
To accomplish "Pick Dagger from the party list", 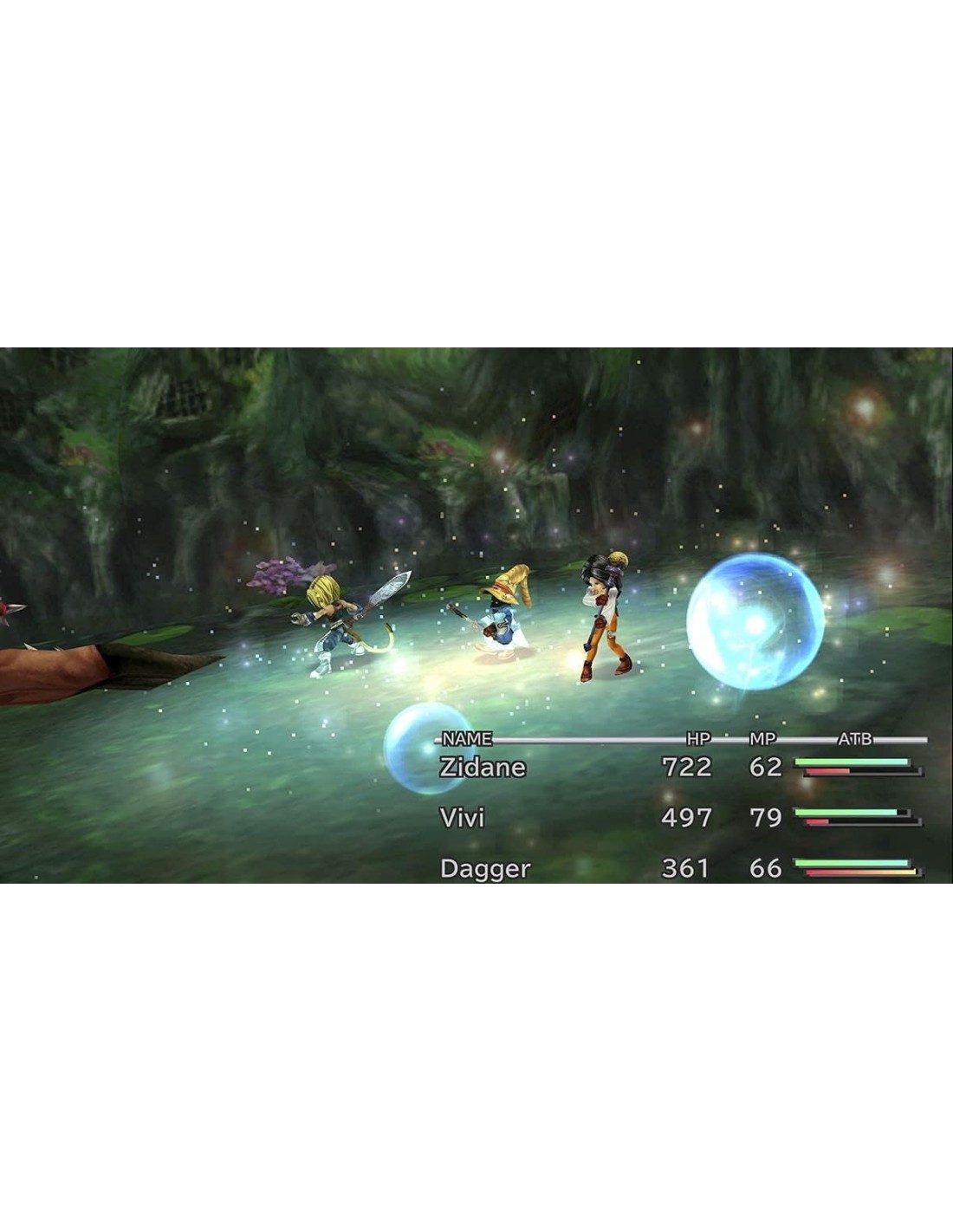I will [x=484, y=868].
